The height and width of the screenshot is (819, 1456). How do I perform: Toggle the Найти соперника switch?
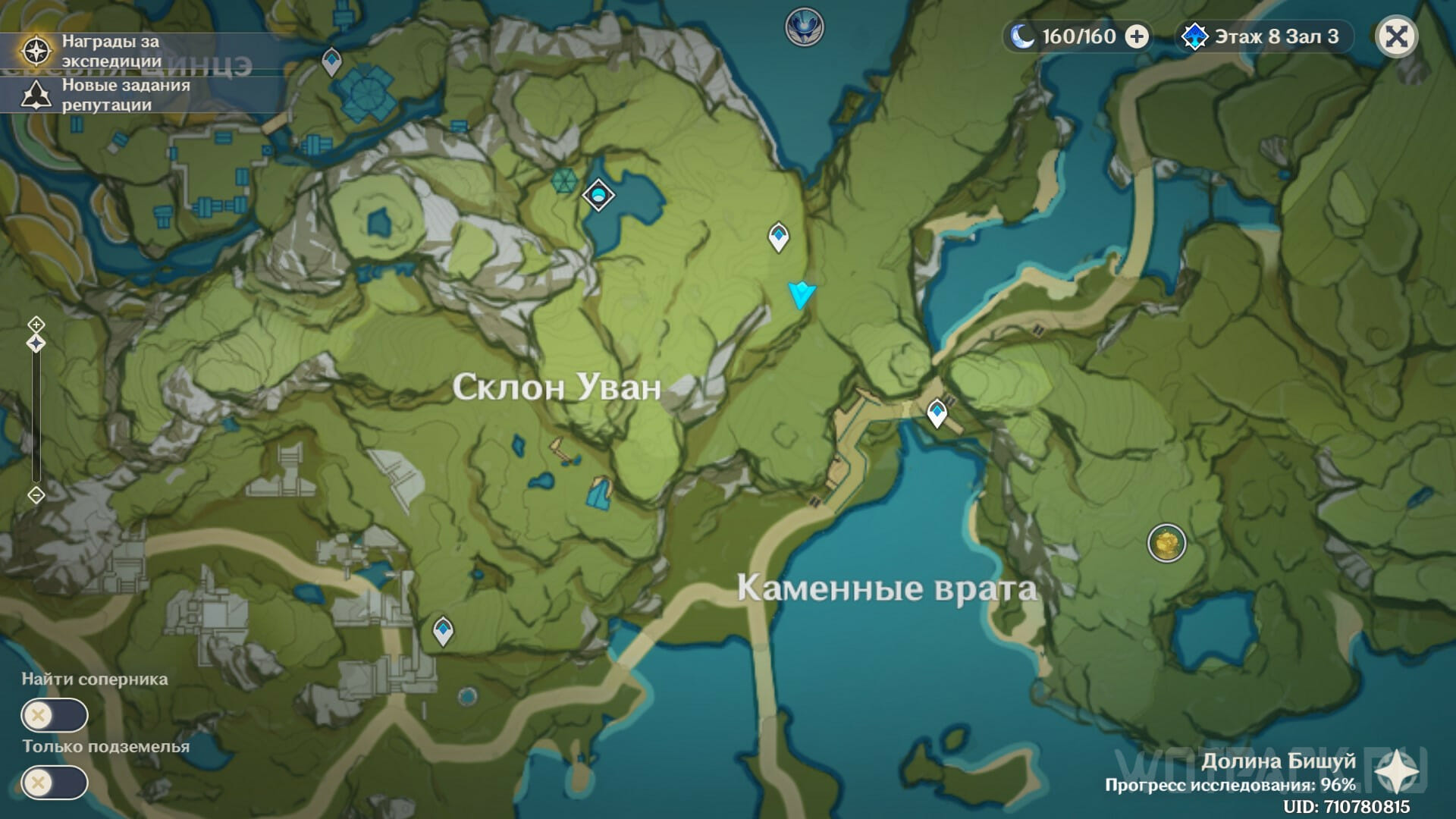(x=55, y=715)
